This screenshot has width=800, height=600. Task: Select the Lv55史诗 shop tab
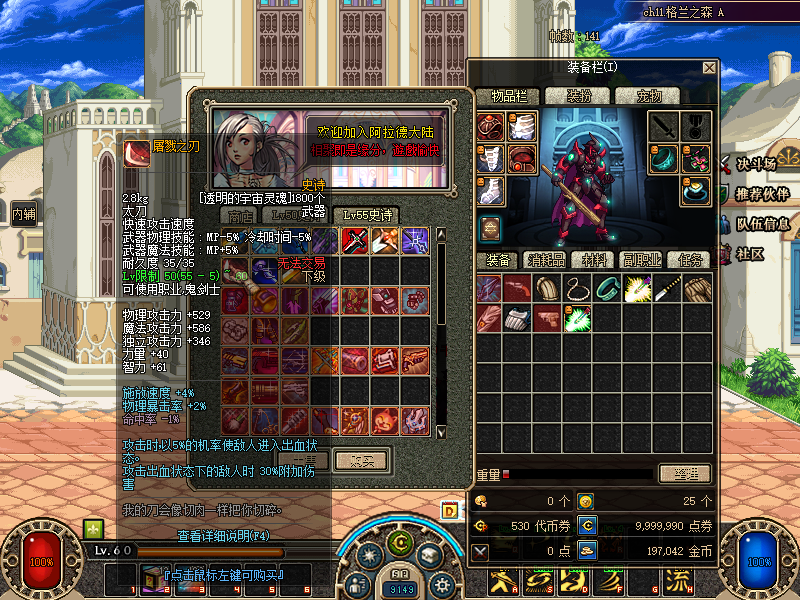[x=367, y=214]
